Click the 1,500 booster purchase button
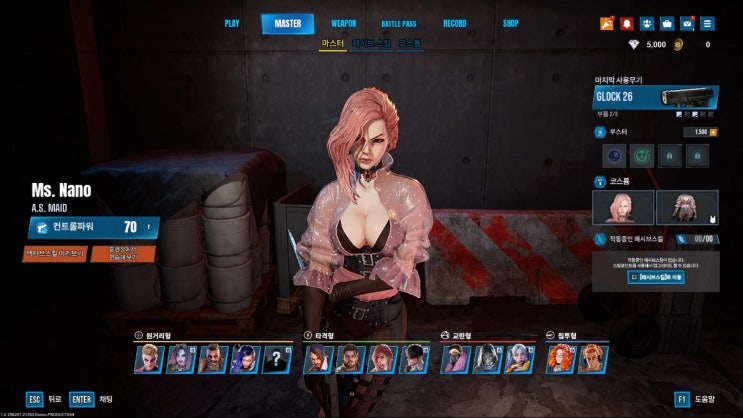743x418 pixels. pos(702,131)
